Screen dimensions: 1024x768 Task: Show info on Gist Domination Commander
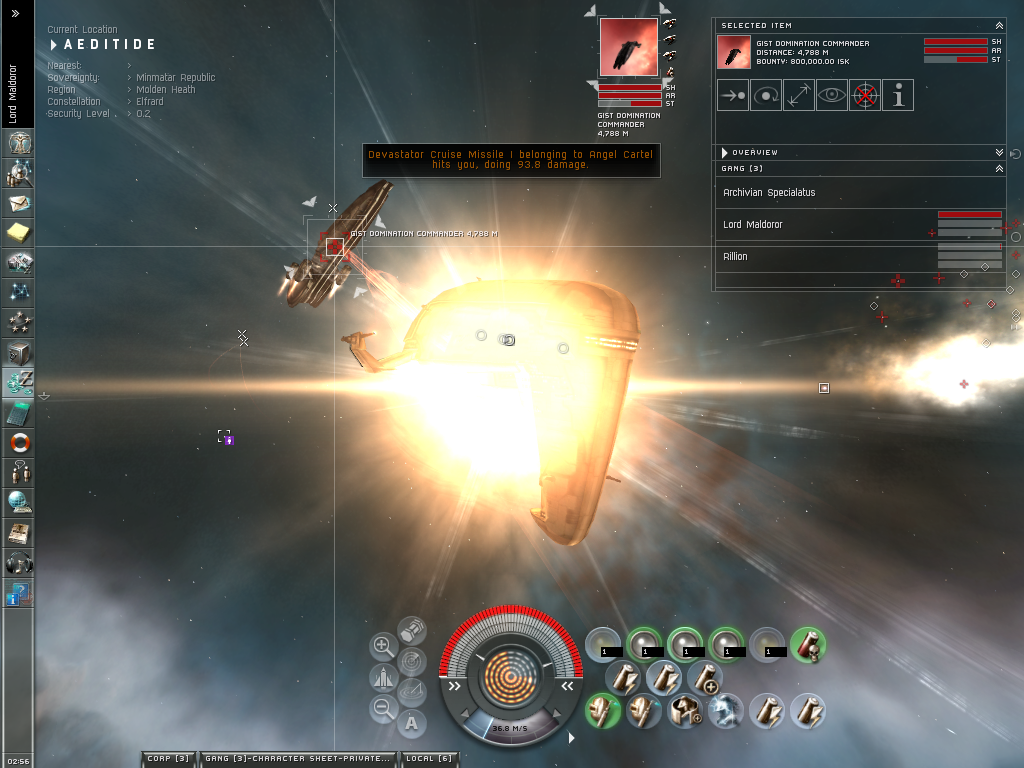coord(898,96)
